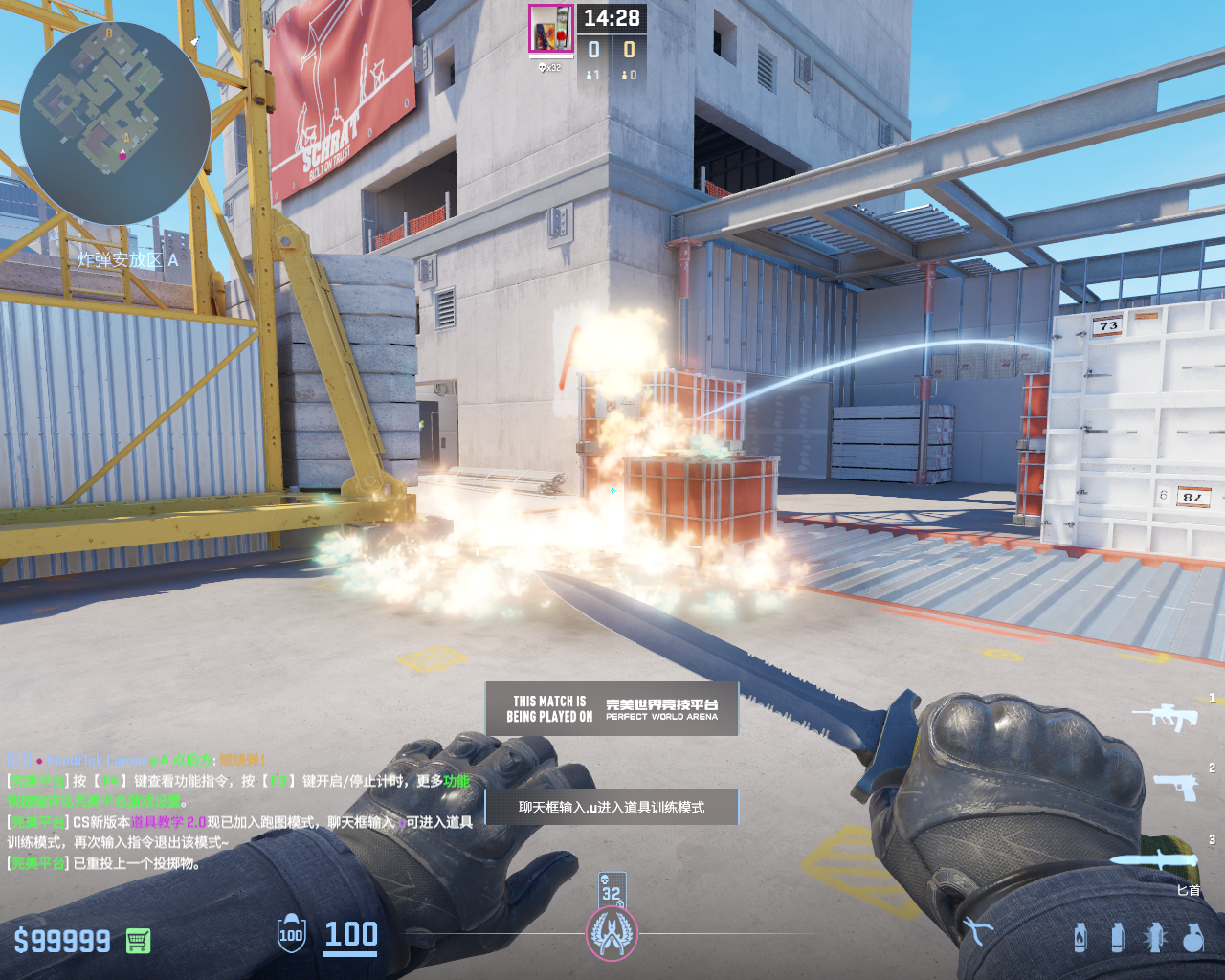Click the chat message log
The height and width of the screenshot is (980, 1225).
tap(239, 812)
